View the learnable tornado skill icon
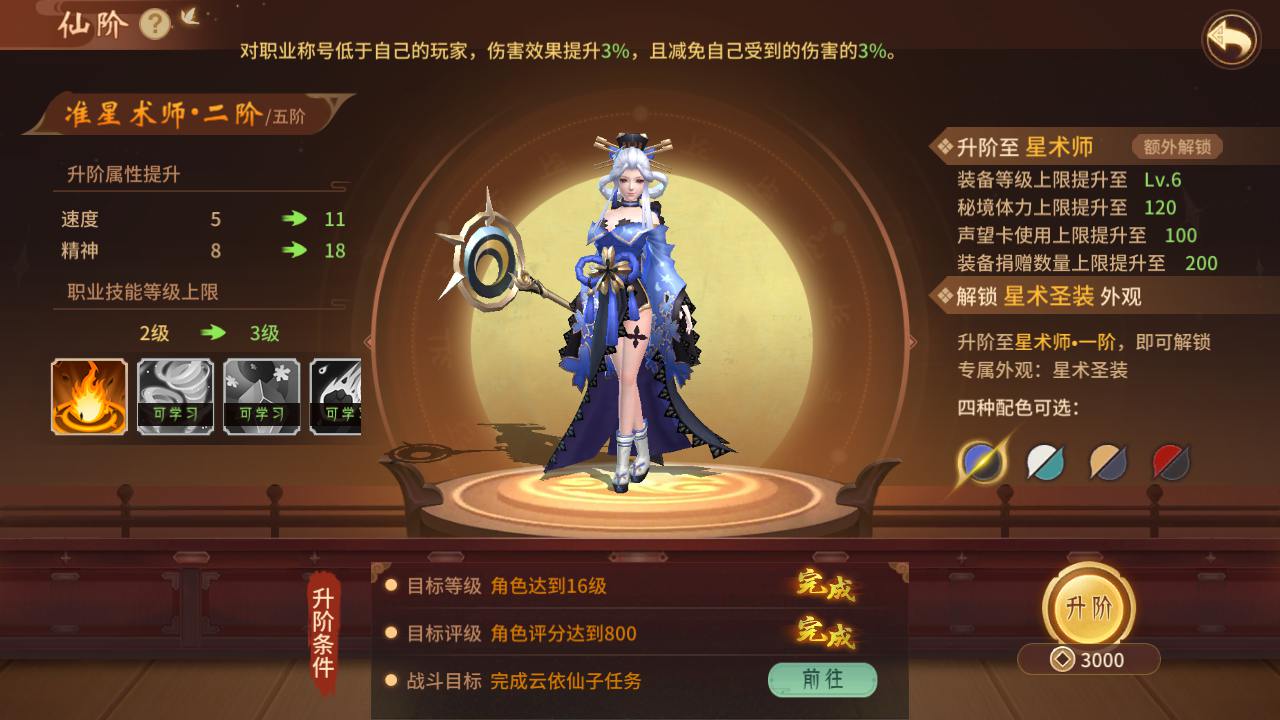The image size is (1280, 720). [x=175, y=396]
